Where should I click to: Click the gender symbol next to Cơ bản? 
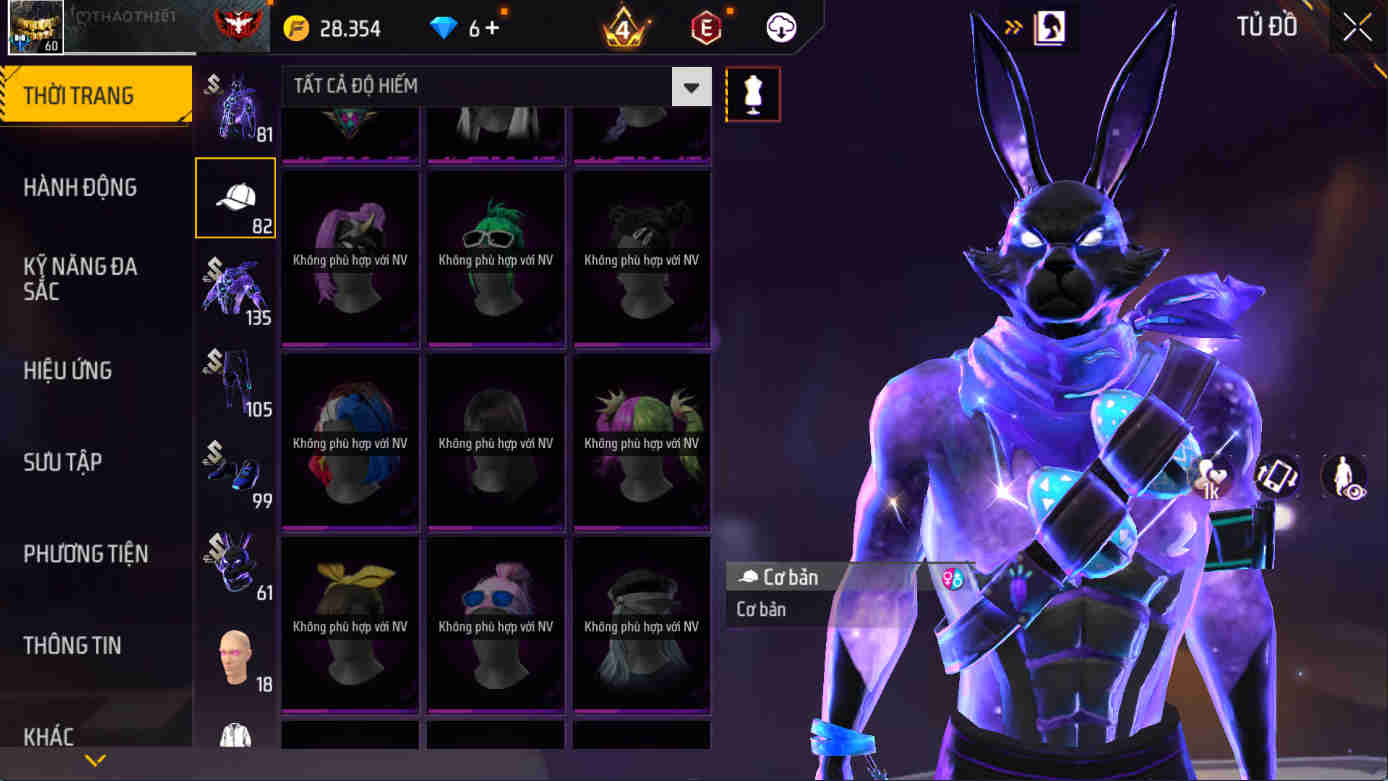click(x=953, y=576)
